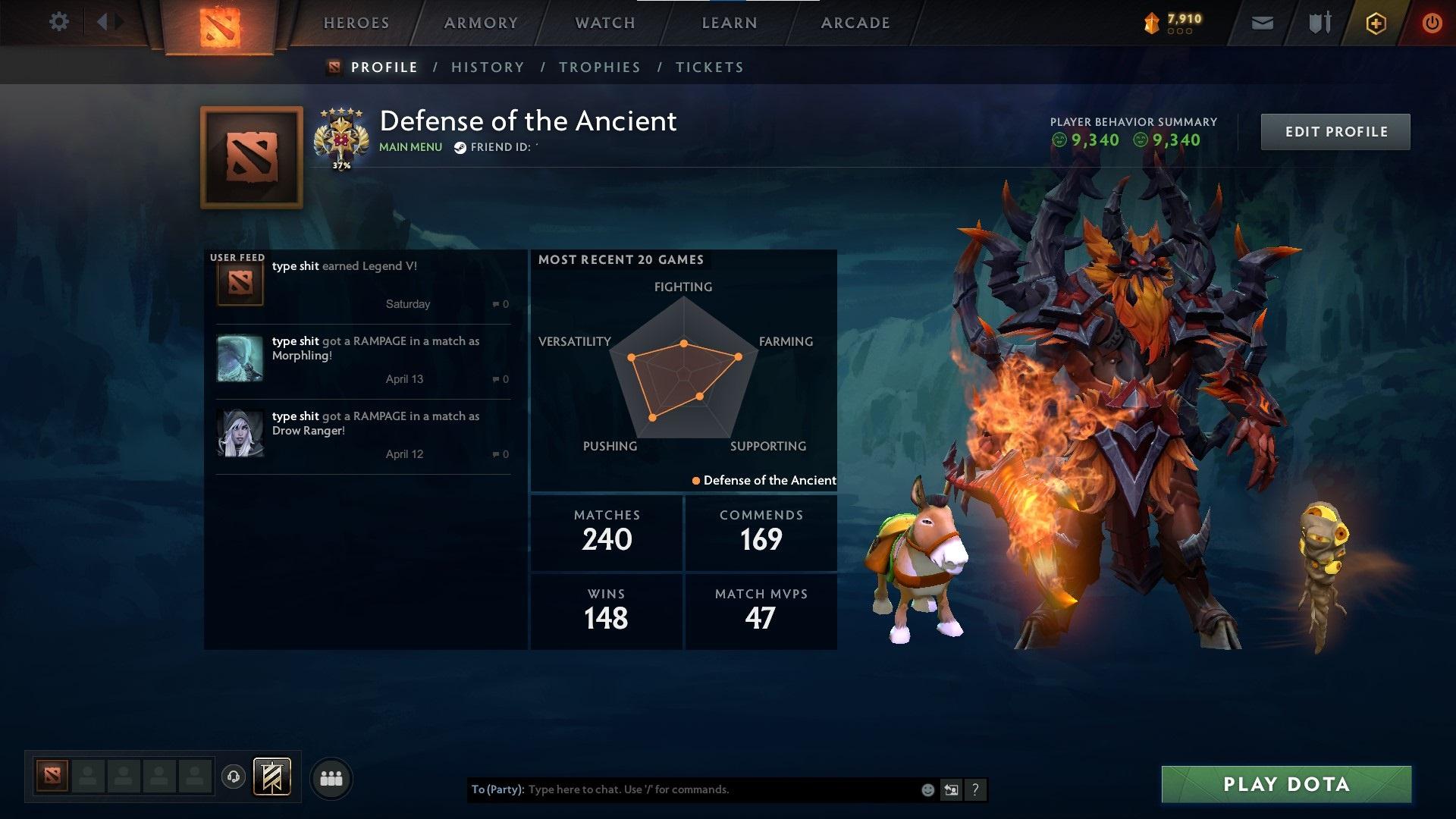Click the EDIT PROFILE button
1456x819 pixels.
1335,130
